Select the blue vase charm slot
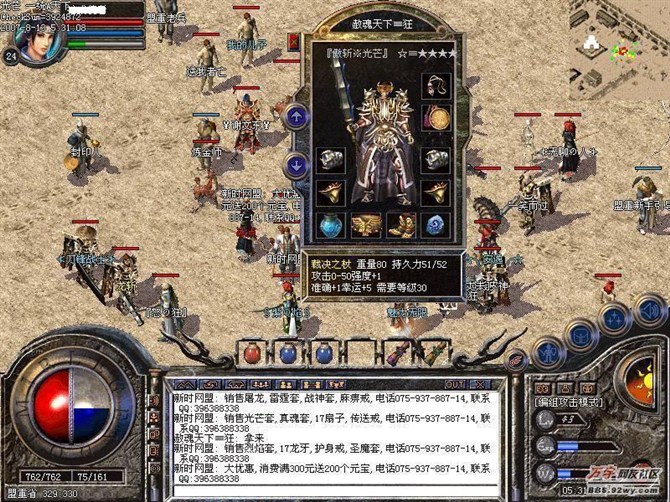670x502 pixels. [x=330, y=225]
